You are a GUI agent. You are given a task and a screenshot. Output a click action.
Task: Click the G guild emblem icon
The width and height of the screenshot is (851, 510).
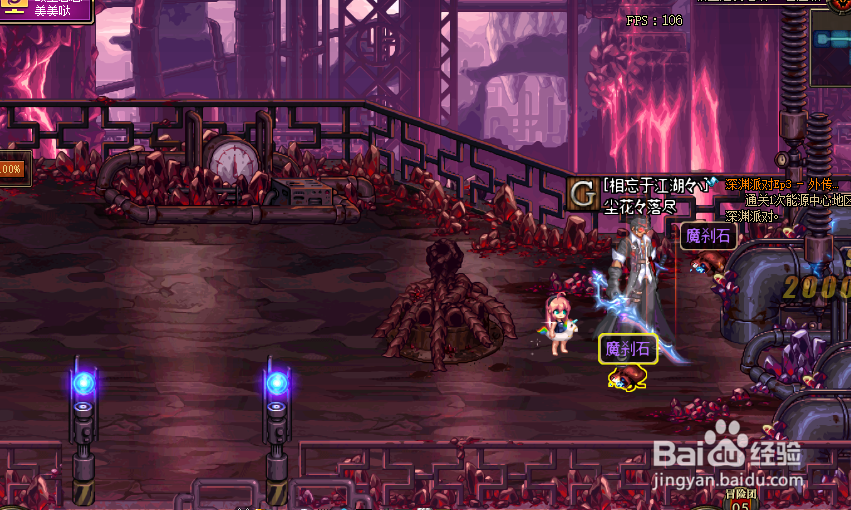click(x=582, y=194)
